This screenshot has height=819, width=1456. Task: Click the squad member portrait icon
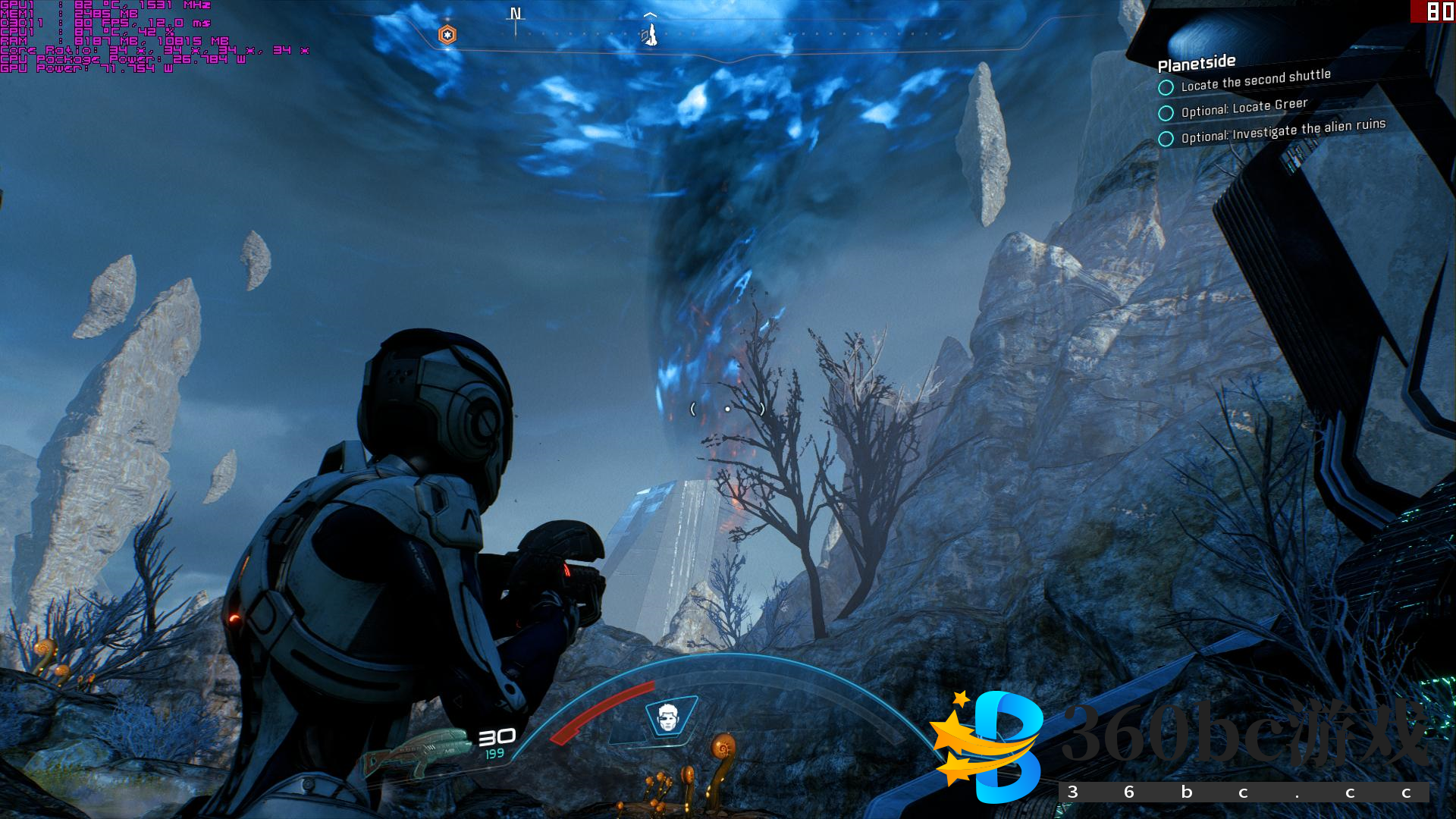(x=667, y=717)
